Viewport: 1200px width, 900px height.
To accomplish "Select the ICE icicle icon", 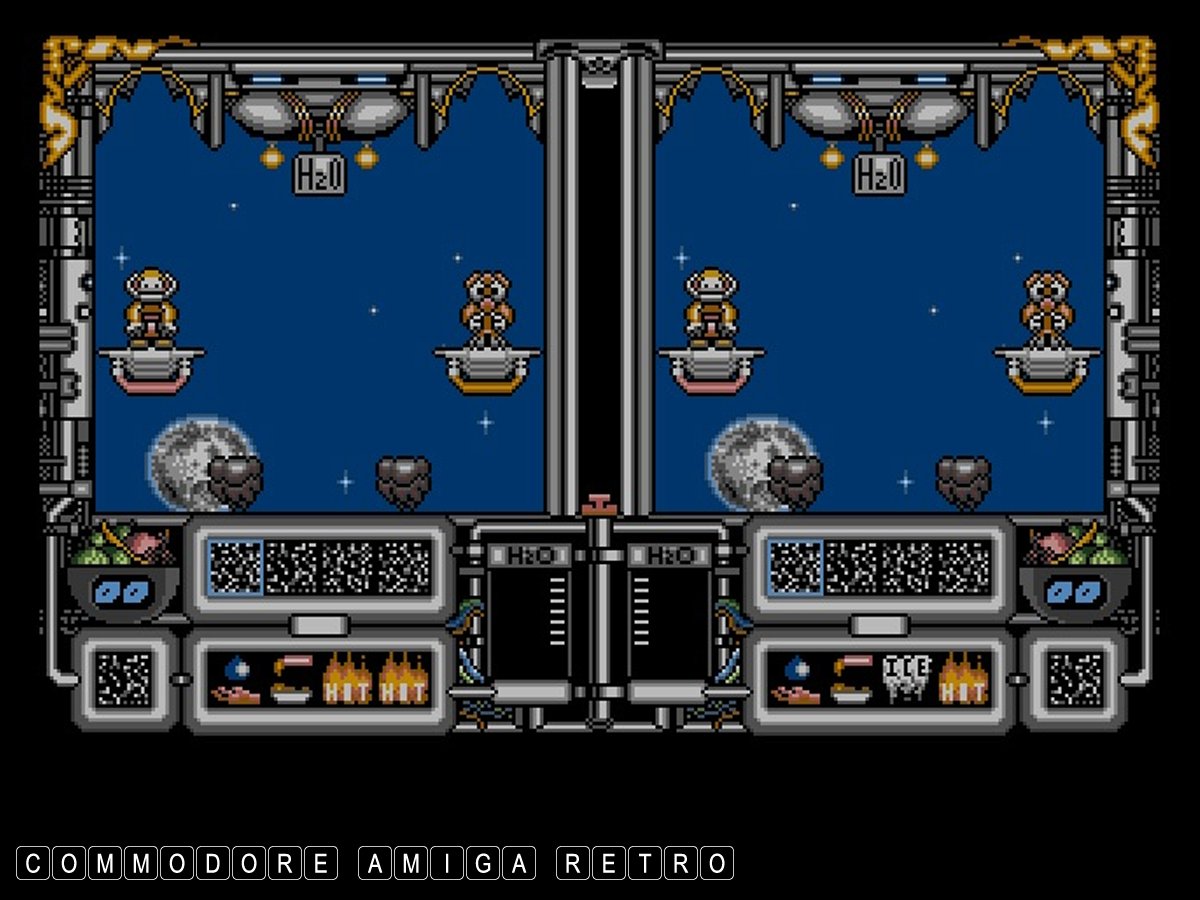I will 907,680.
